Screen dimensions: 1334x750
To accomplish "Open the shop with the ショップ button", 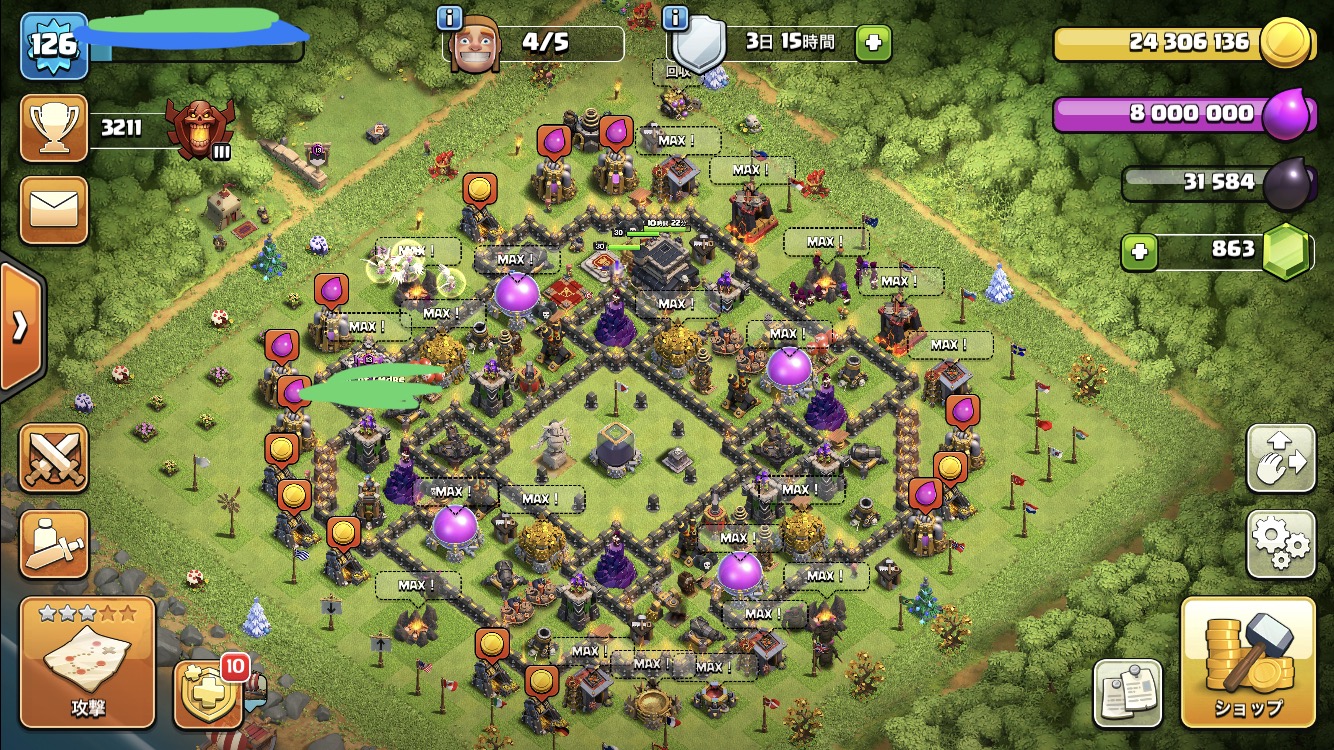I will click(1248, 662).
